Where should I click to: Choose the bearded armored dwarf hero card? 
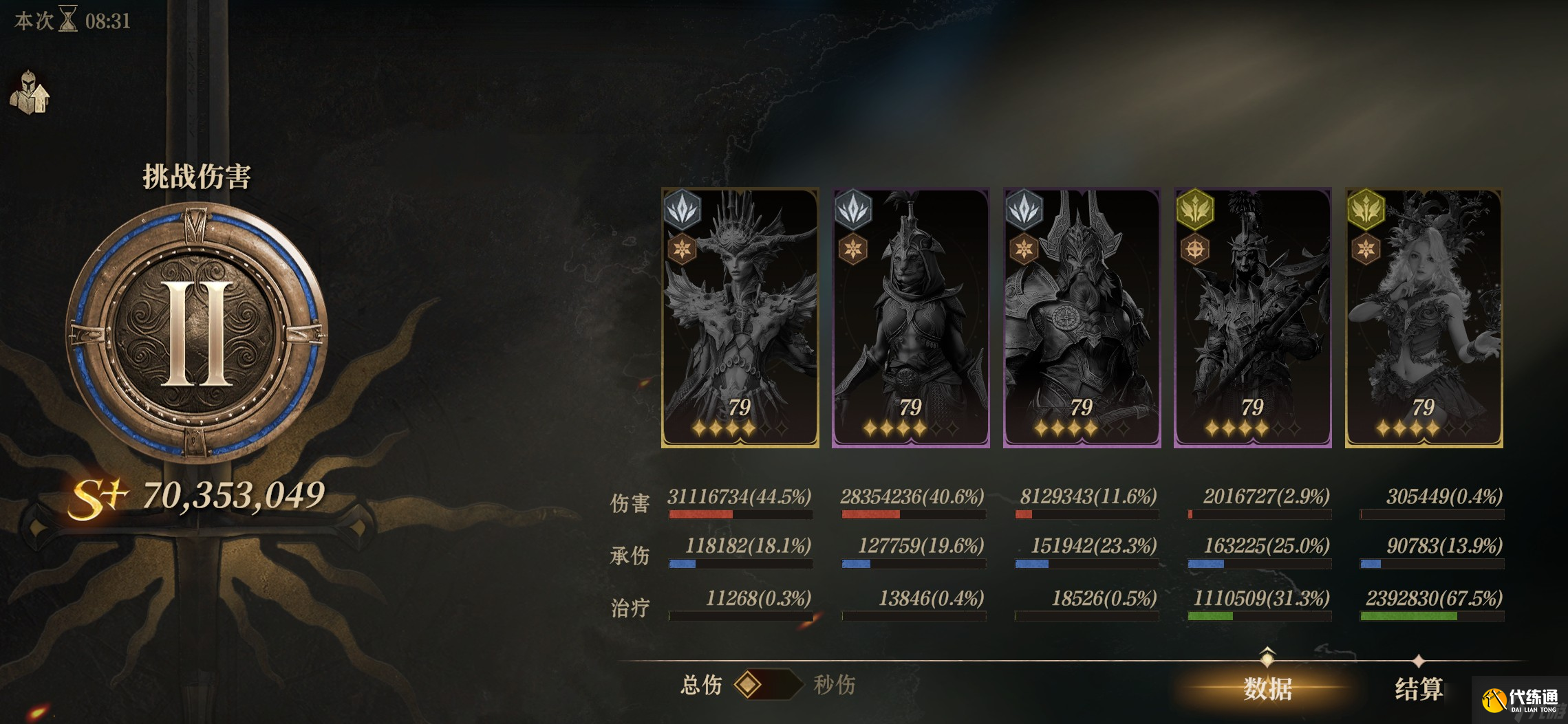pyautogui.click(x=1082, y=318)
